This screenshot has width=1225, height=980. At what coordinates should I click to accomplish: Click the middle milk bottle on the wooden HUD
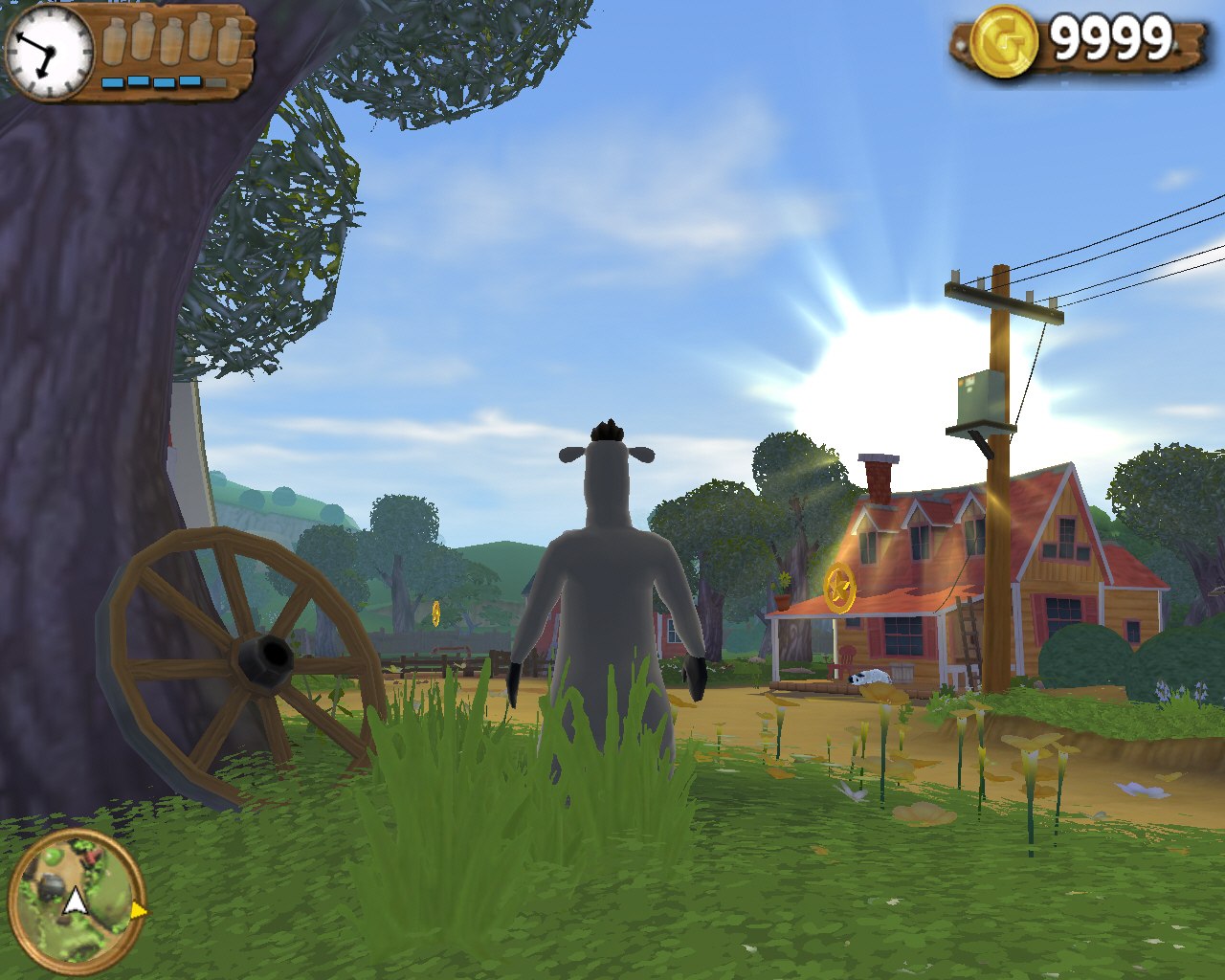pyautogui.click(x=170, y=42)
